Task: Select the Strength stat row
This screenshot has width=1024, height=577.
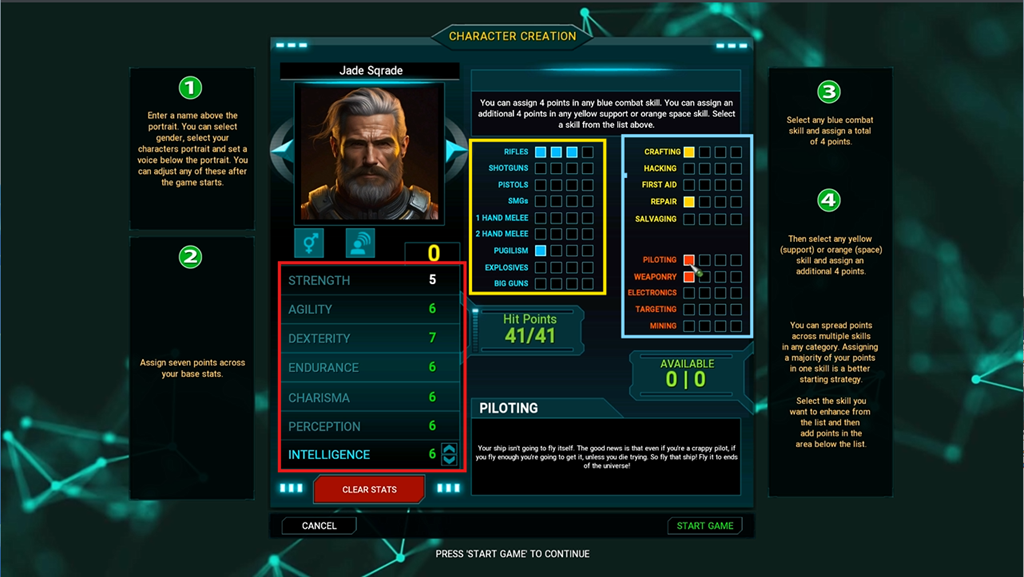Action: 370,280
